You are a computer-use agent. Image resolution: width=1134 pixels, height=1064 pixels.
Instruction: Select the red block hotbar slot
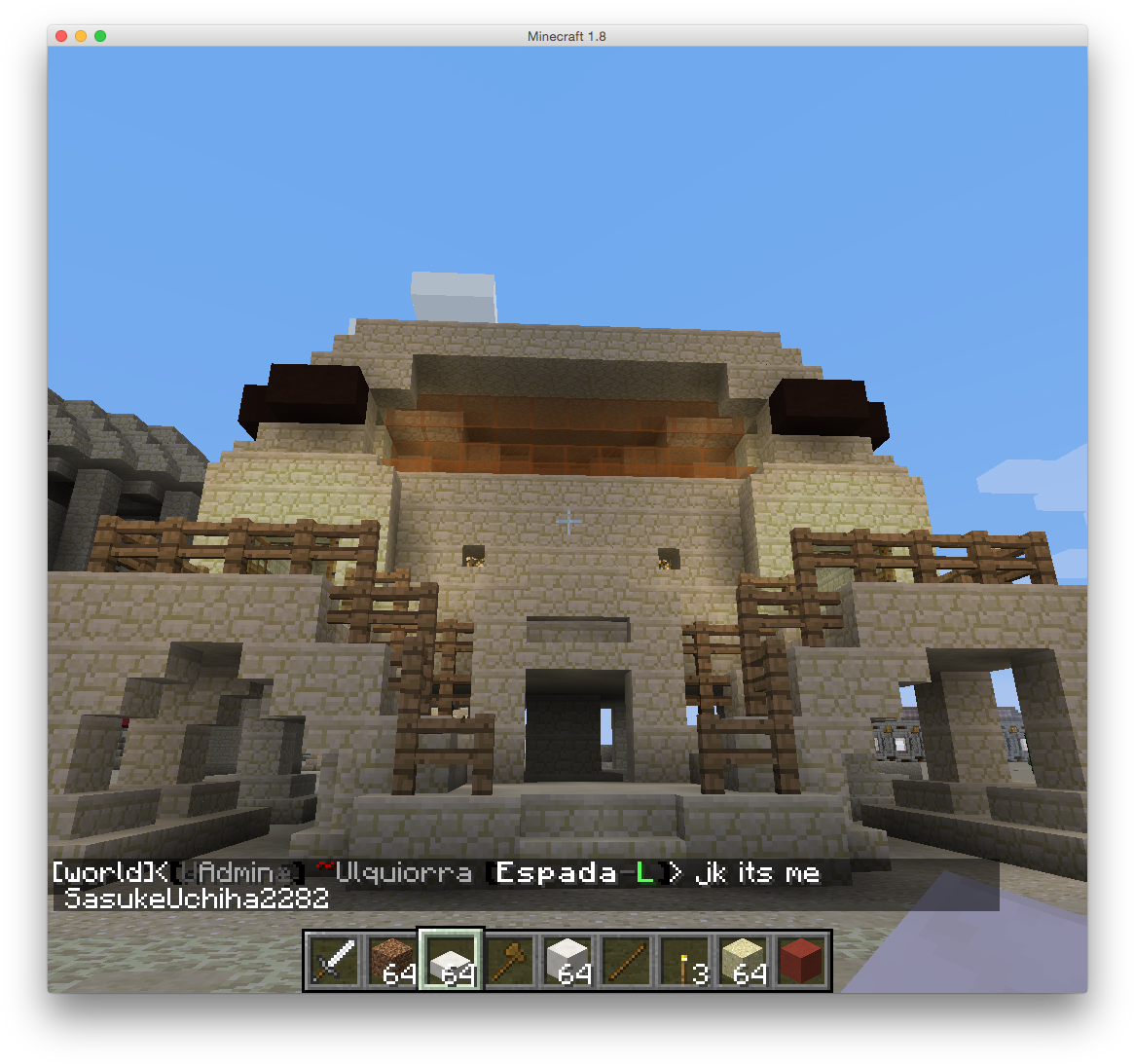(x=801, y=961)
